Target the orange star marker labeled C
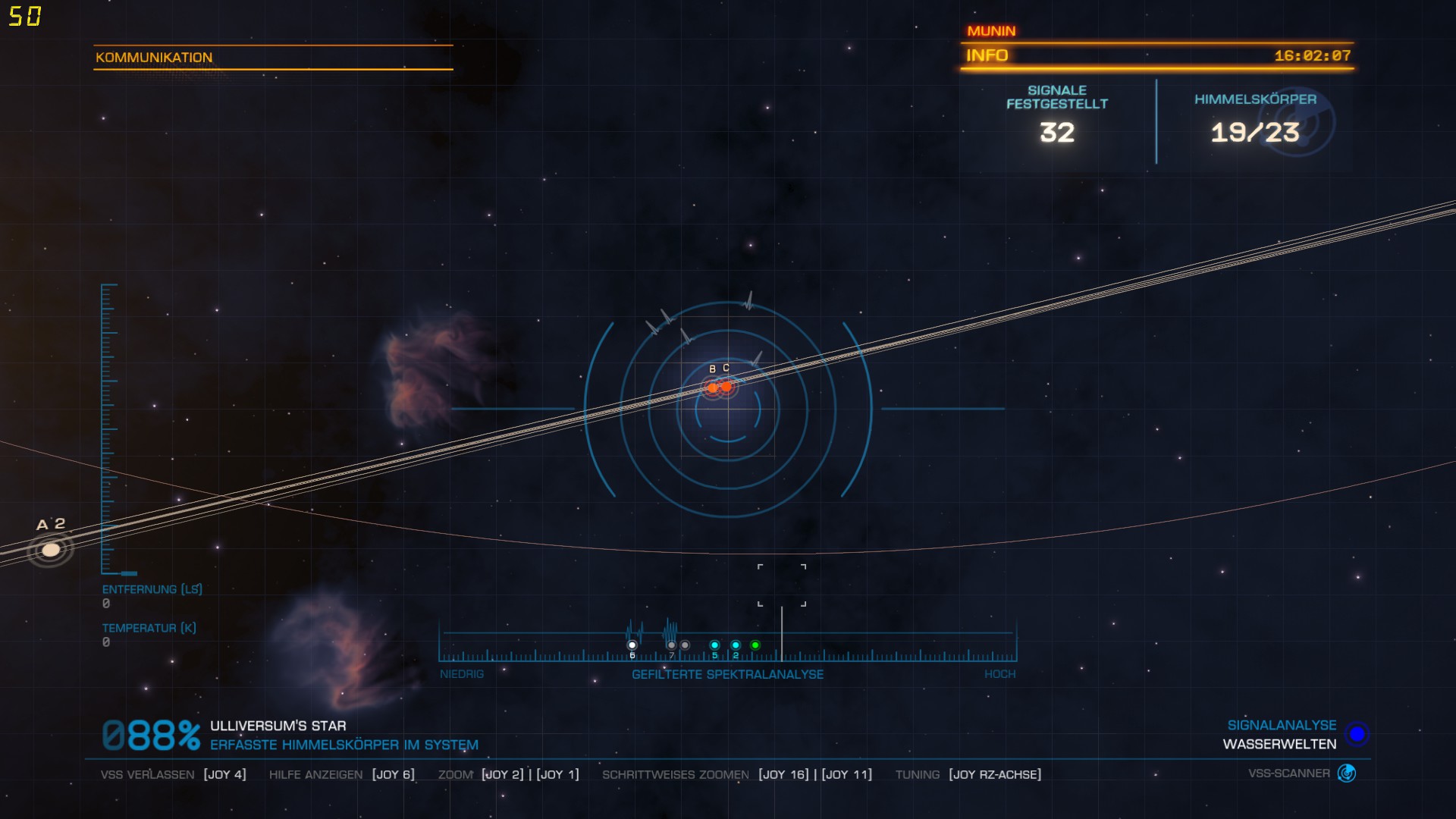This screenshot has width=1456, height=819. [727, 387]
